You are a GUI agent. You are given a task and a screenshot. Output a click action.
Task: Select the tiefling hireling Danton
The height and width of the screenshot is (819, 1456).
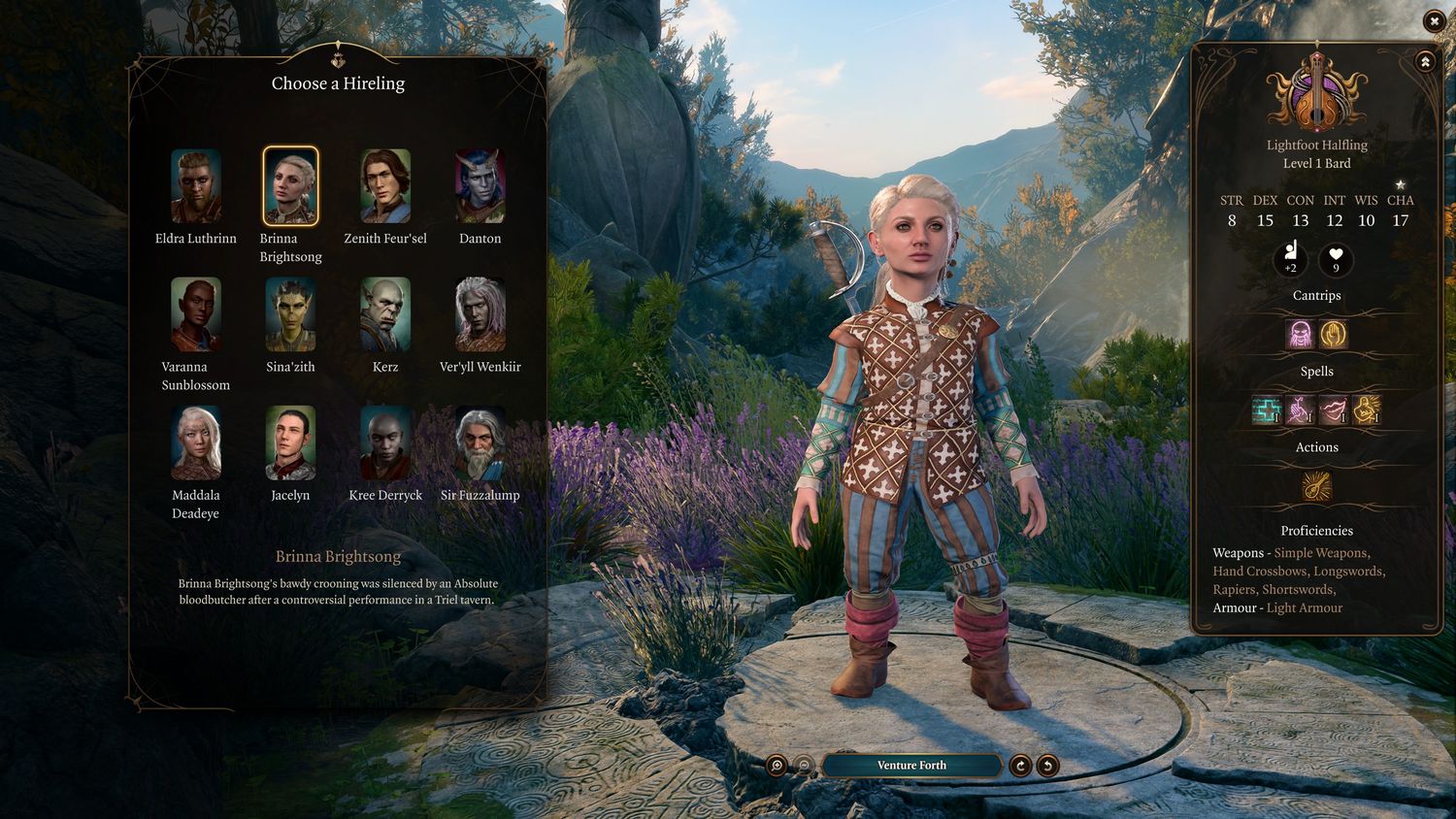[480, 186]
